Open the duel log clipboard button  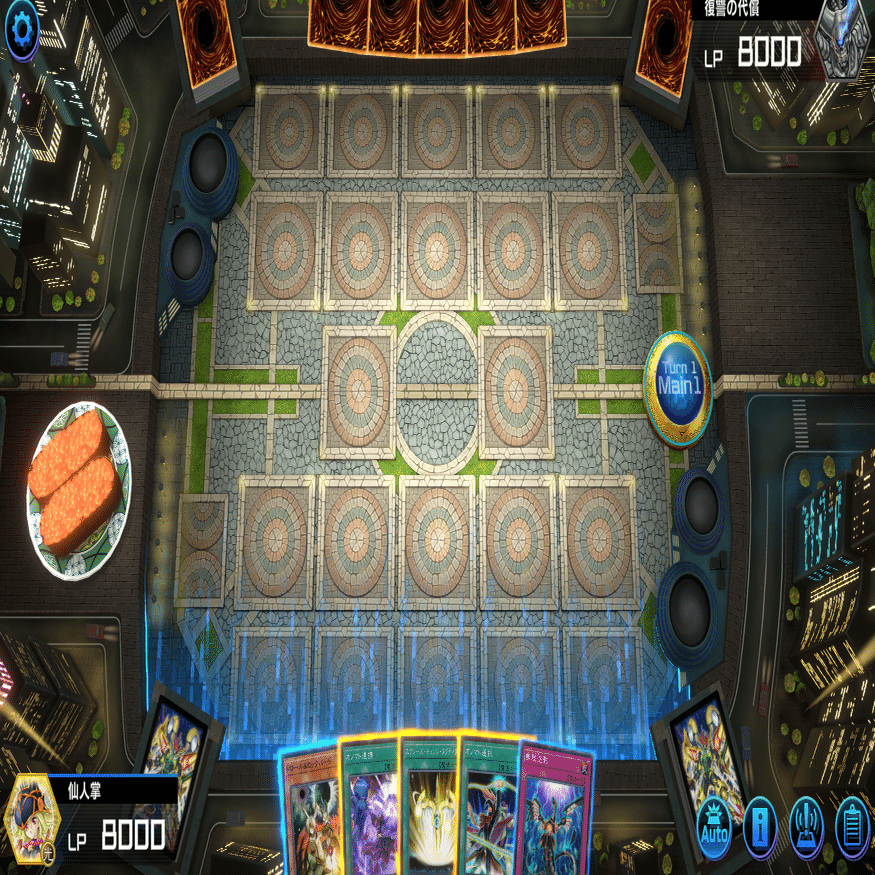click(x=852, y=828)
